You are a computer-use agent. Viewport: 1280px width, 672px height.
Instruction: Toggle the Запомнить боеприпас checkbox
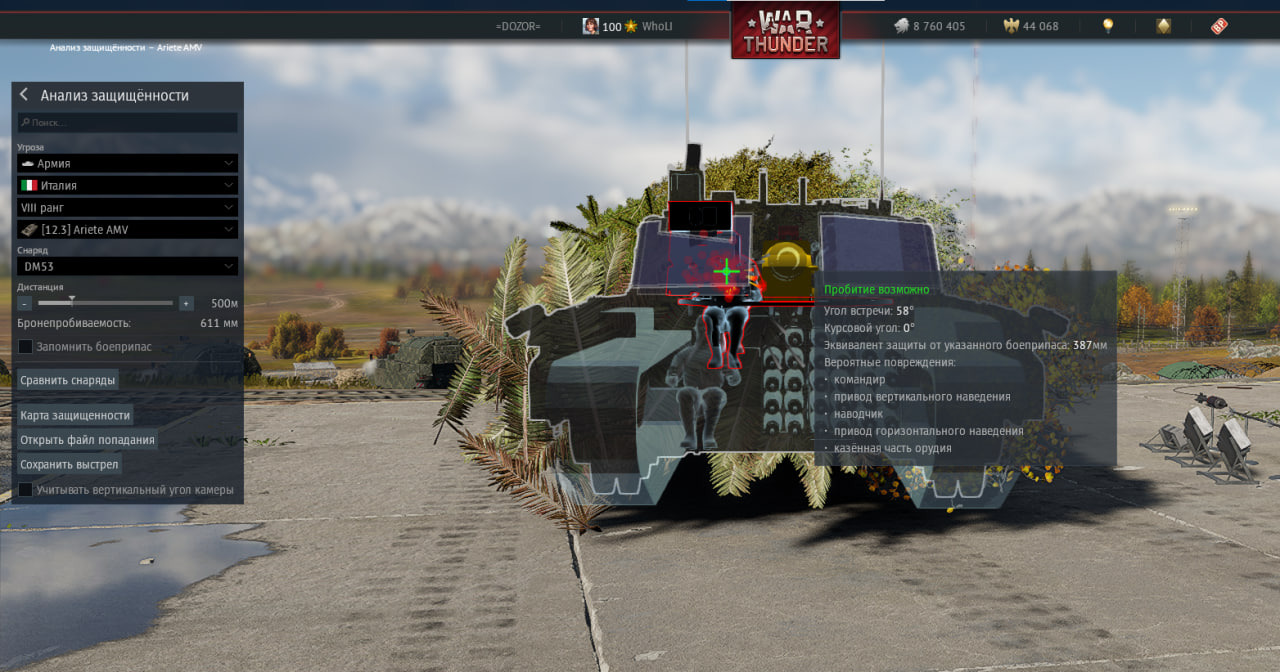26,346
